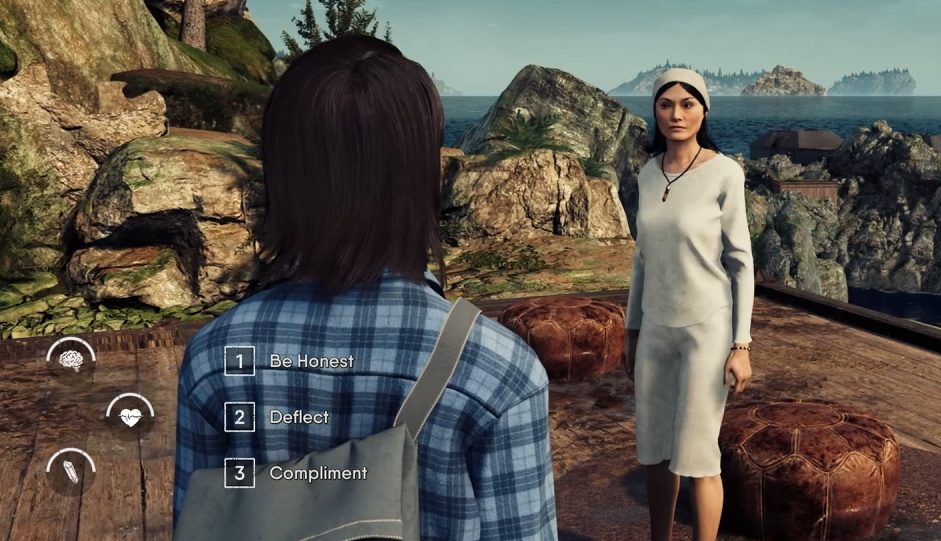Click the heart pulse stat icon

click(130, 417)
